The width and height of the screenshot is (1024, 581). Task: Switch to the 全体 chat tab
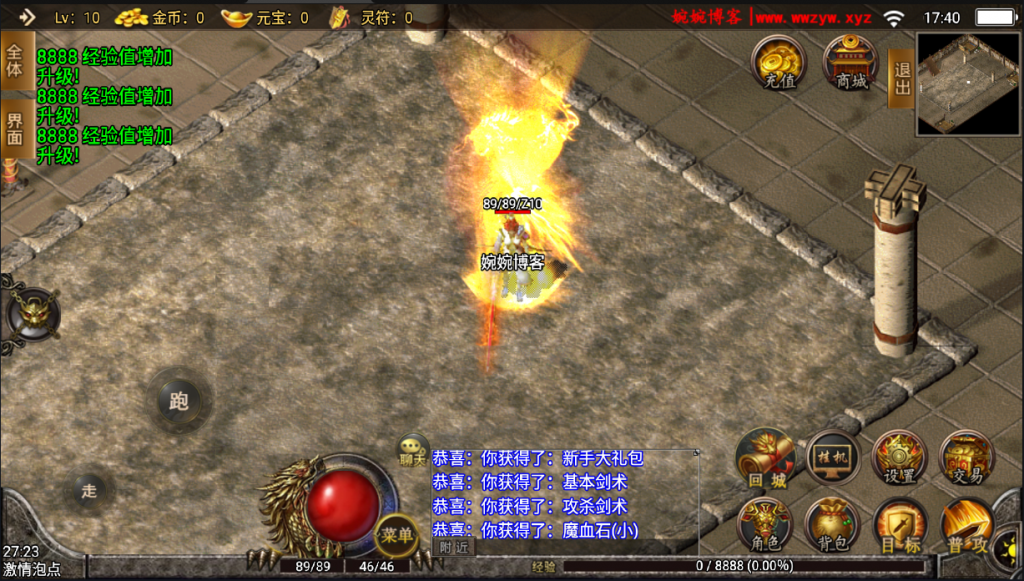15,61
